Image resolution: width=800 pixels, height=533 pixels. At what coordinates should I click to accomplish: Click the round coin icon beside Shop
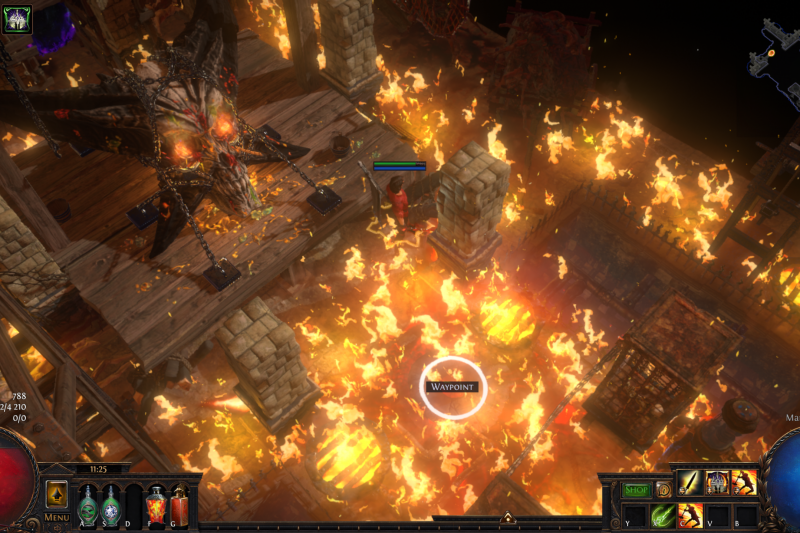tap(662, 490)
